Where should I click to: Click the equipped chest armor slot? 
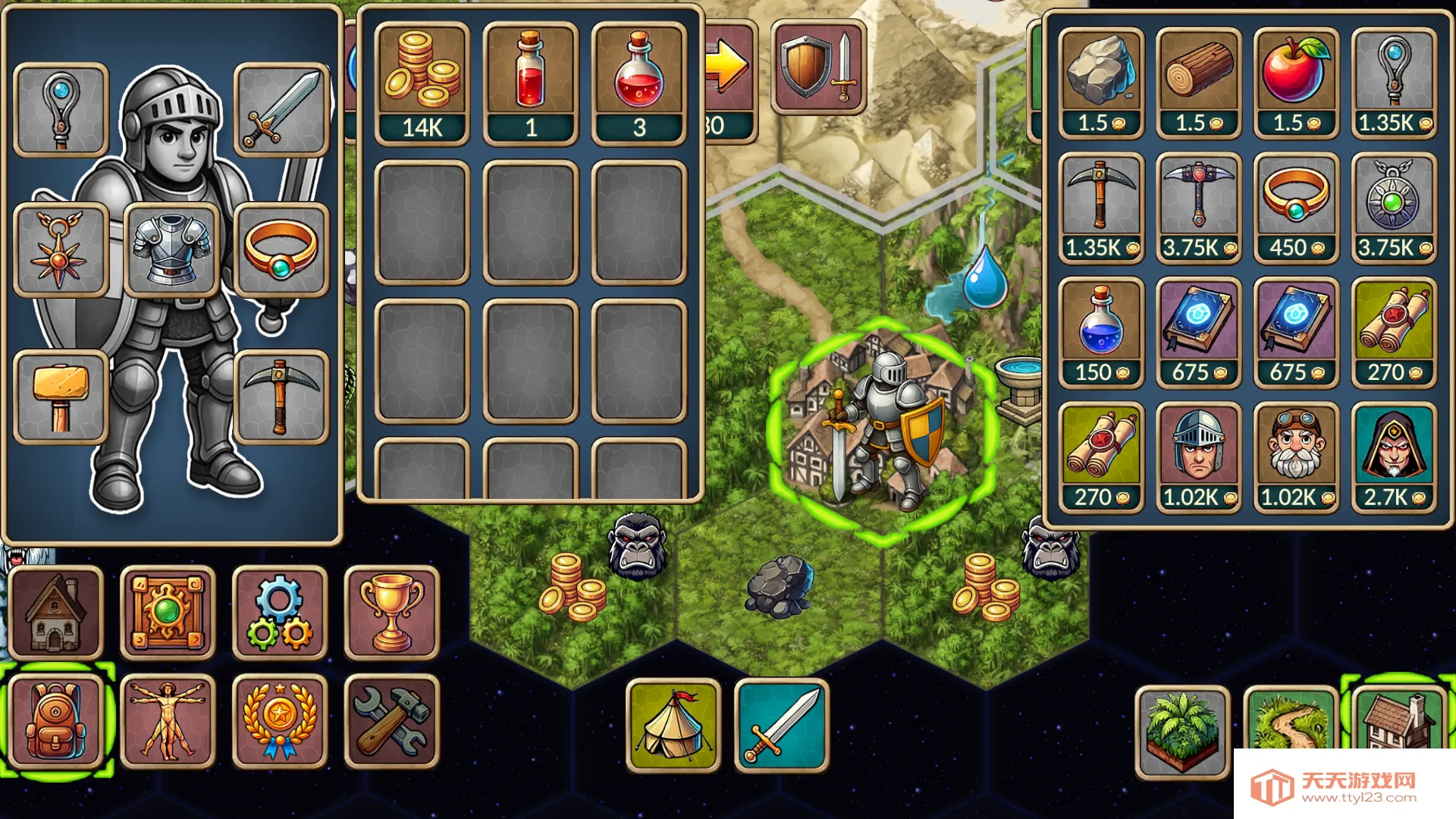pos(171,249)
